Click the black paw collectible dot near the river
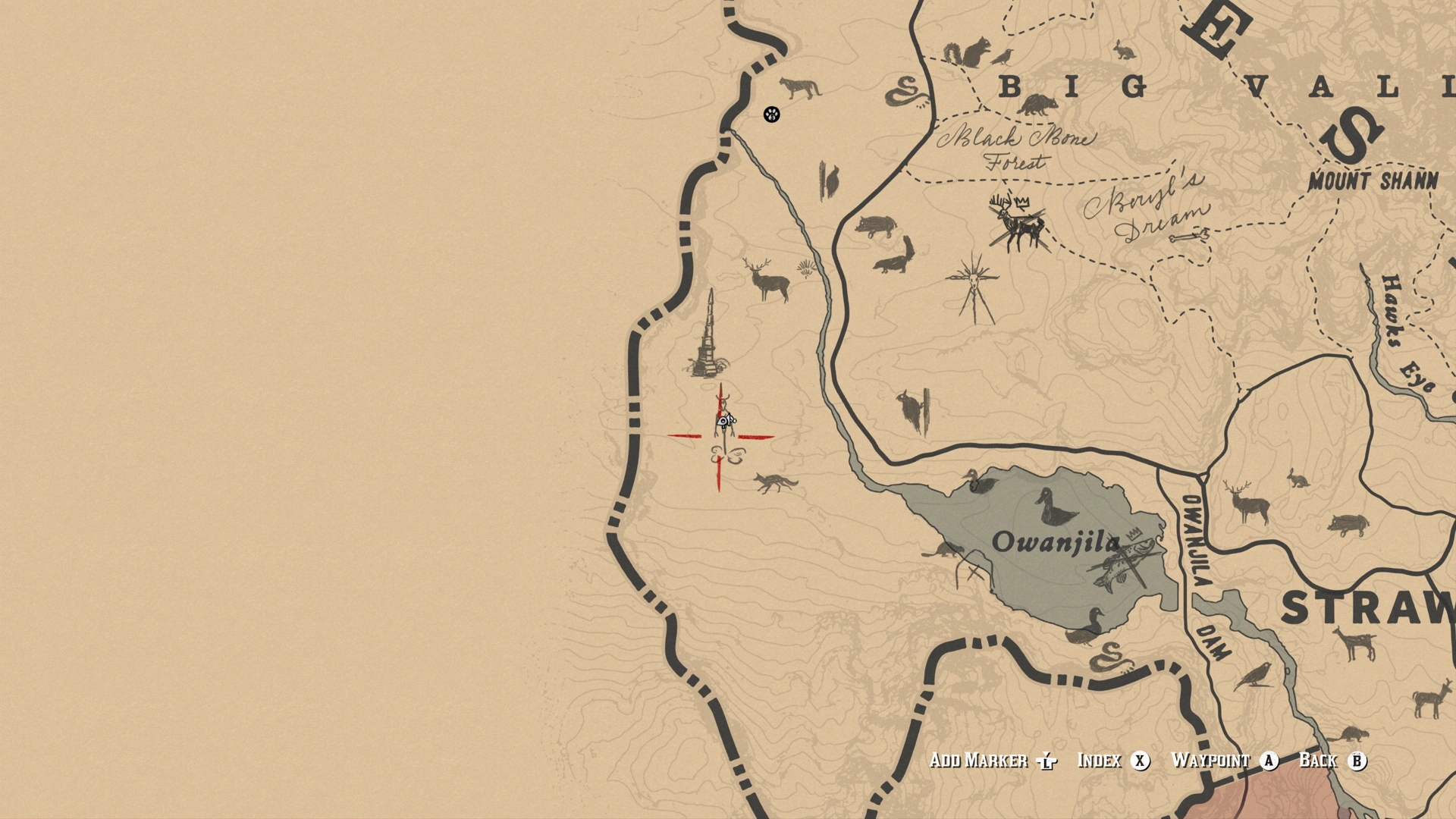 pyautogui.click(x=770, y=115)
